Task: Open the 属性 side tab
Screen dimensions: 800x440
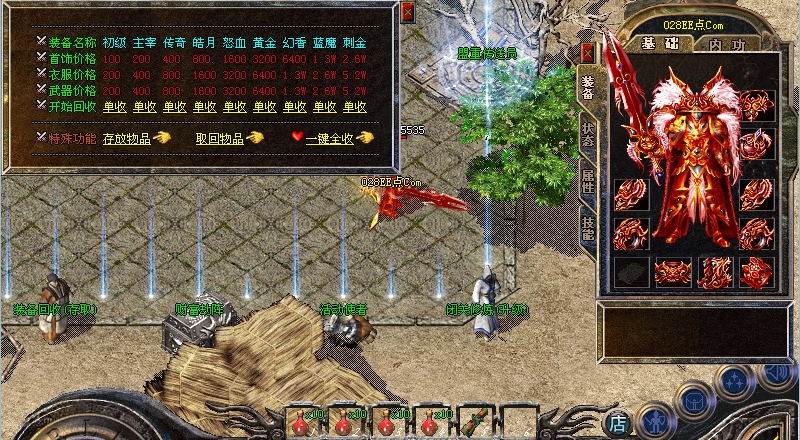Action: tap(587, 180)
